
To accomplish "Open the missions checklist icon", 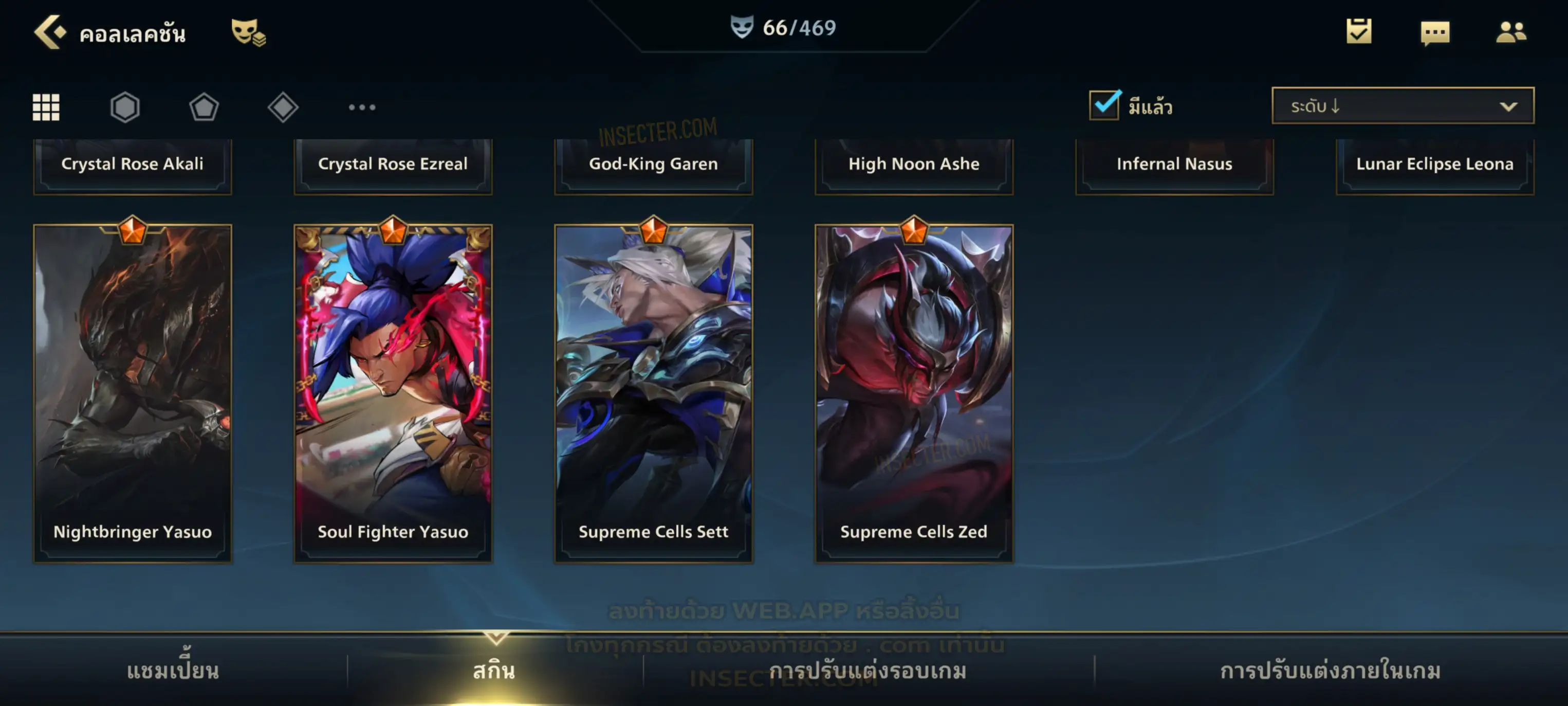I will coord(1359,32).
